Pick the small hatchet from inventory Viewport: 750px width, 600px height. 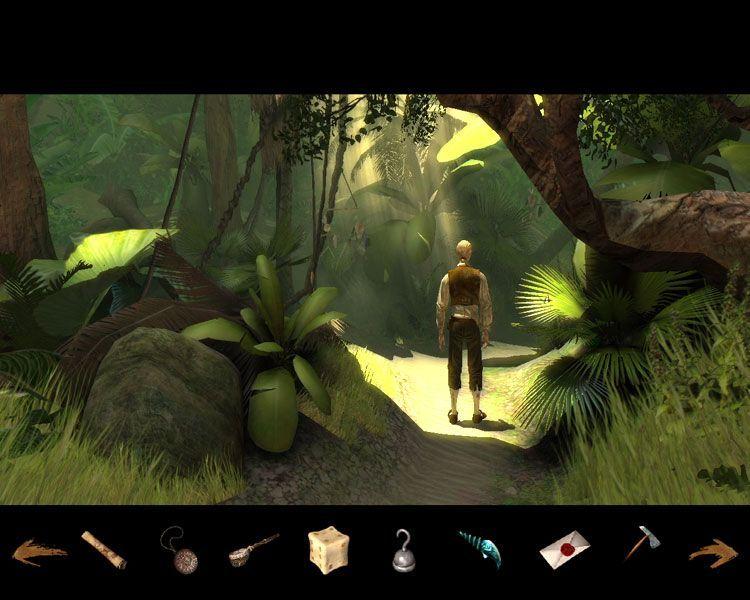(x=640, y=543)
